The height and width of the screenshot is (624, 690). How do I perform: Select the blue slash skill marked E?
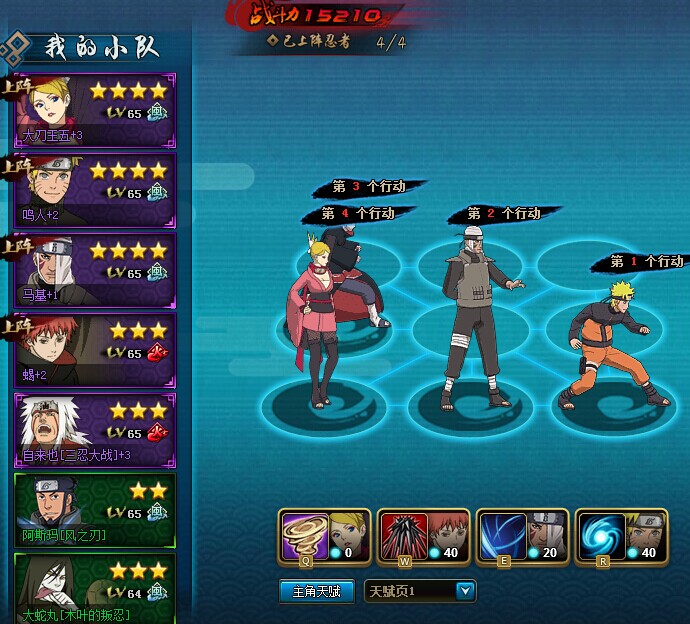[x=498, y=533]
